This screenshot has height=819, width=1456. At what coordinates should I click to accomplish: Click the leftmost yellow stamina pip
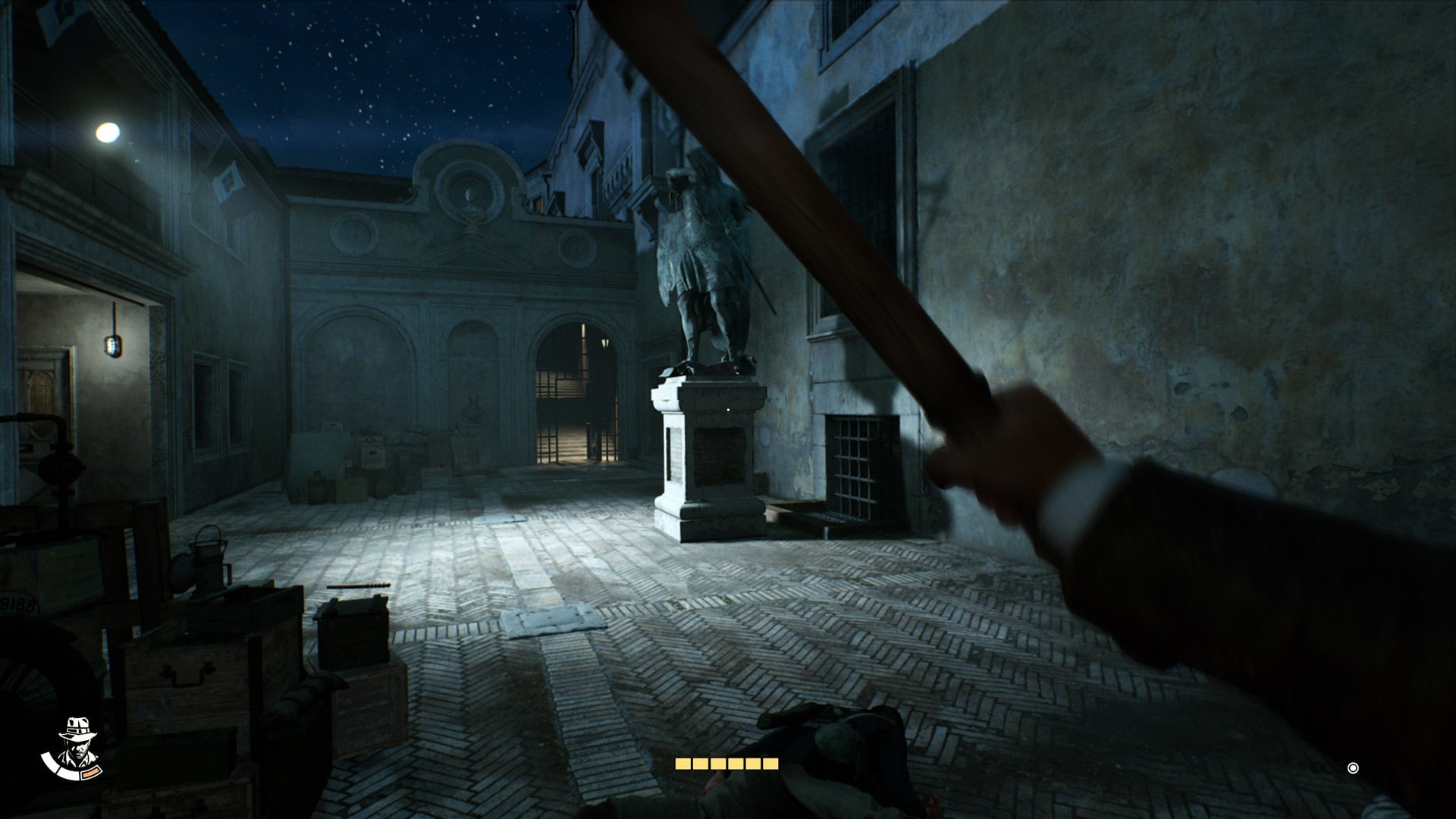[x=682, y=764]
